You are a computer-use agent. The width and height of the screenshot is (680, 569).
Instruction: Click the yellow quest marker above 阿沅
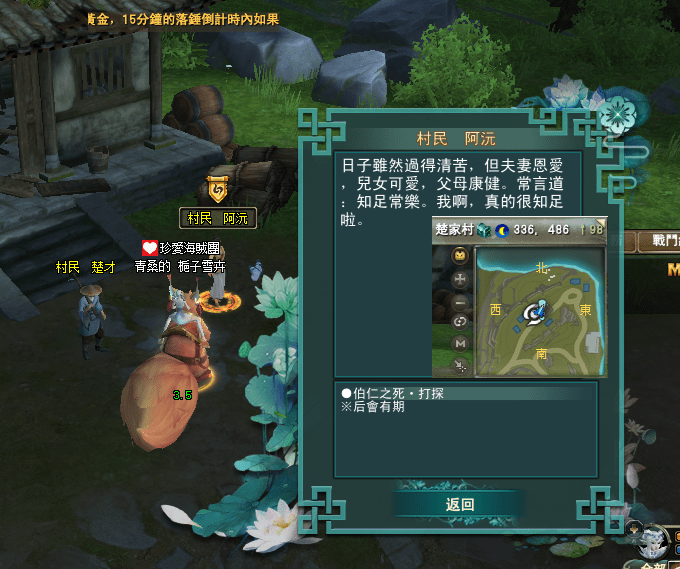click(x=217, y=188)
